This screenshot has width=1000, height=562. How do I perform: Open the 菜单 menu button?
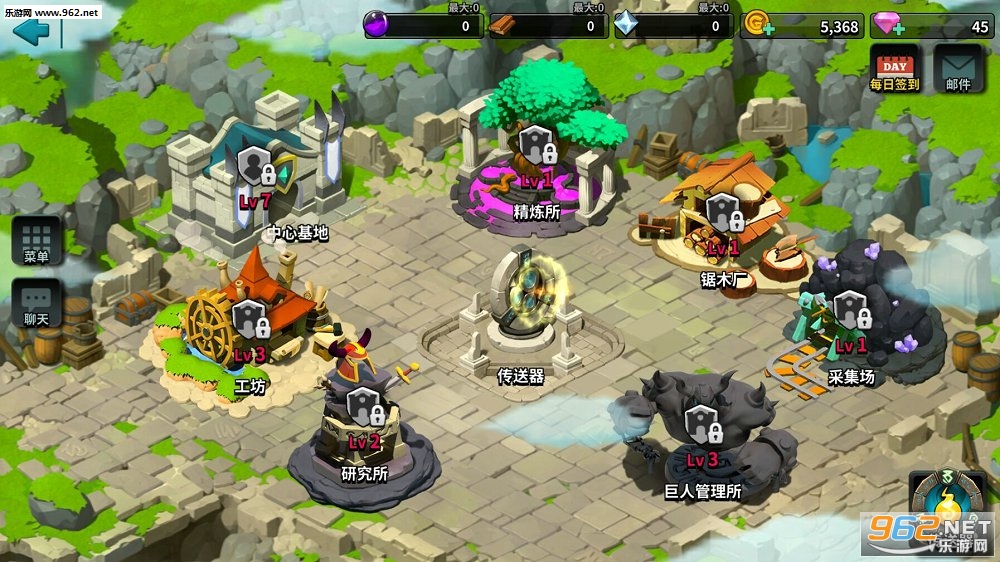pyautogui.click(x=37, y=241)
